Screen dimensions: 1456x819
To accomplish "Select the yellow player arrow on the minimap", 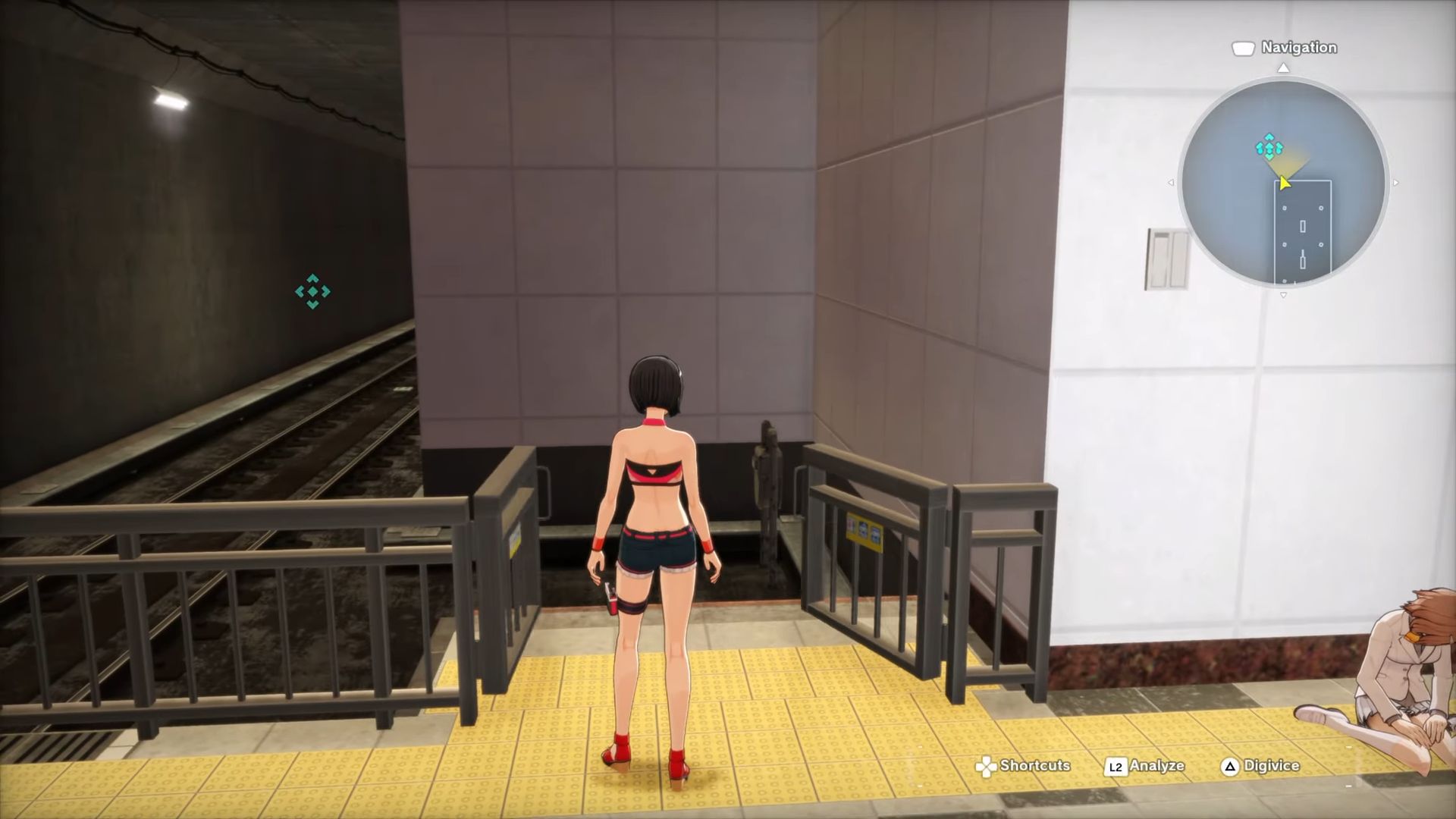I will 1285,184.
